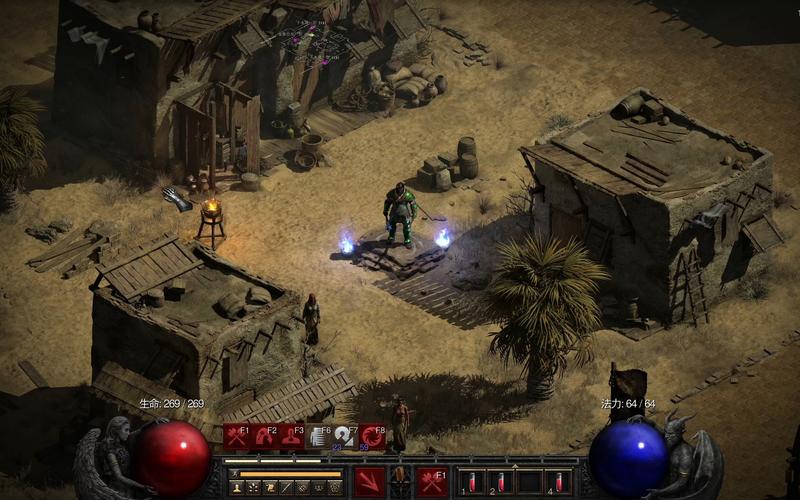
Task: Open the character sheet from the mini panel
Action: pos(236,487)
